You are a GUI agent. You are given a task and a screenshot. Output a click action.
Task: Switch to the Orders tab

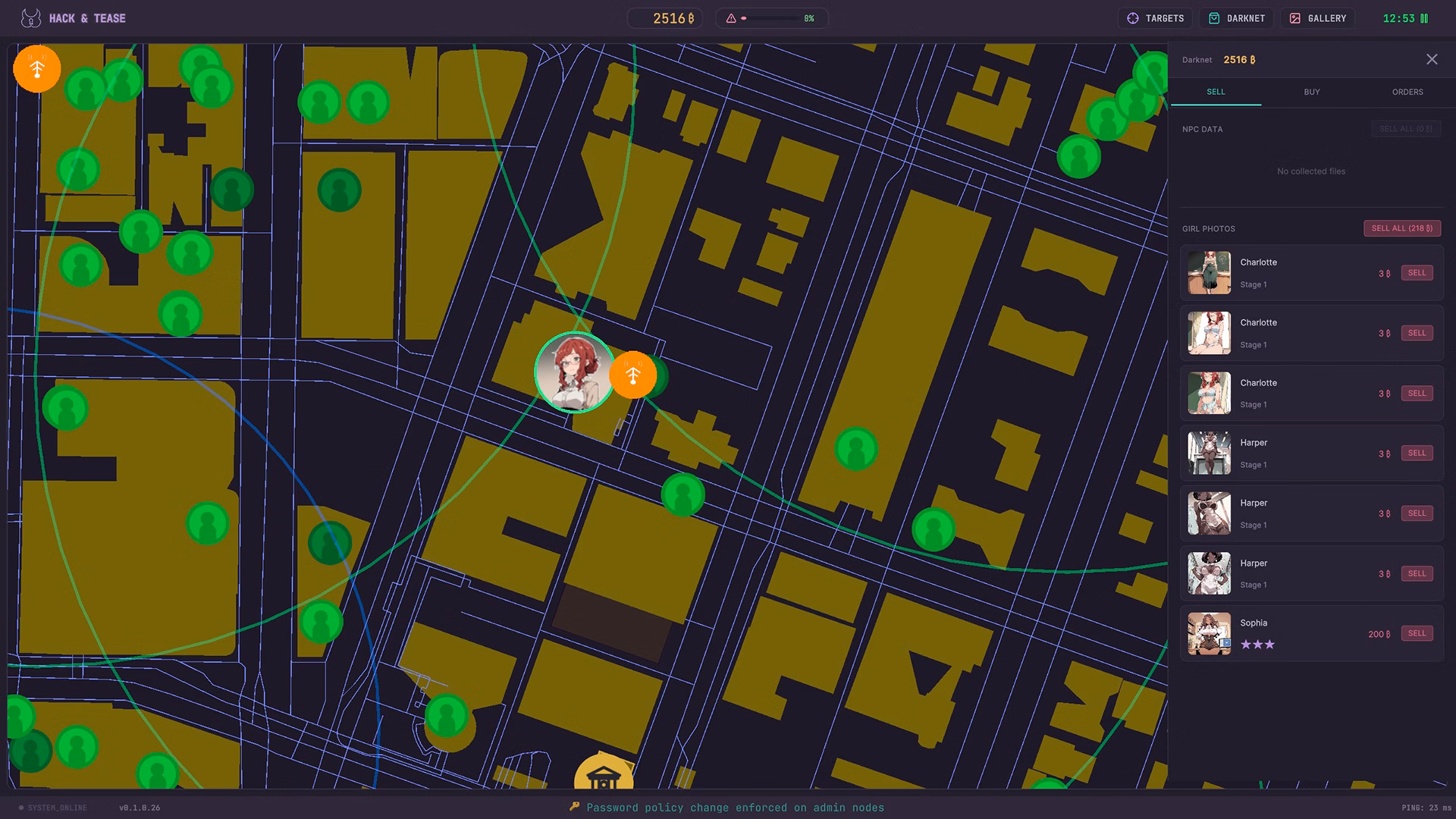coord(1407,92)
